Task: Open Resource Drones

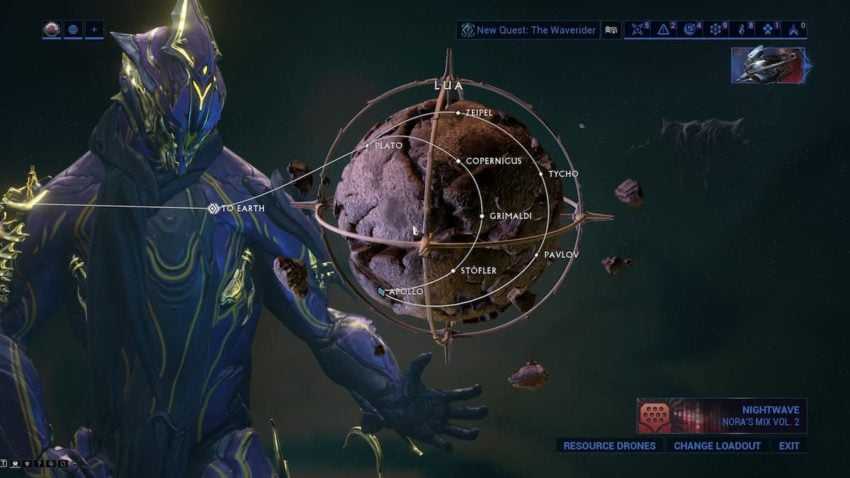Action: coord(609,446)
